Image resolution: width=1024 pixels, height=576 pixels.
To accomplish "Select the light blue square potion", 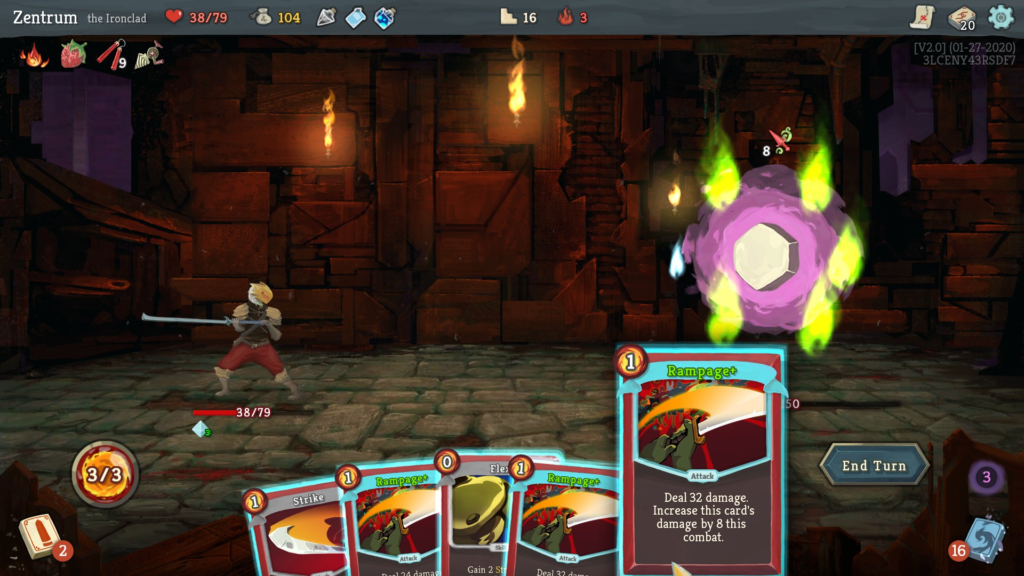I will (x=356, y=17).
